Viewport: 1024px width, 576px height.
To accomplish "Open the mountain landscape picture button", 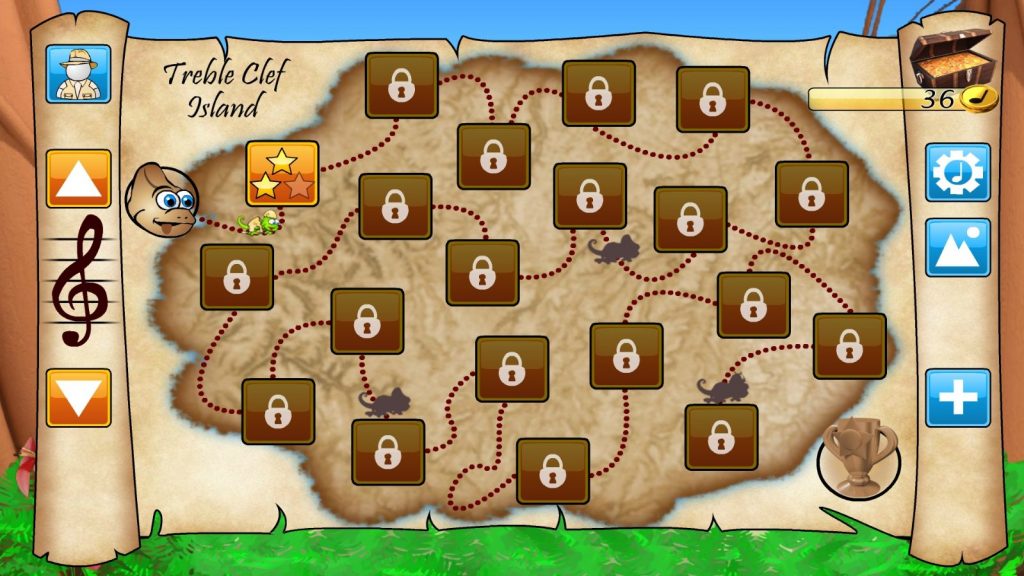I will click(957, 248).
